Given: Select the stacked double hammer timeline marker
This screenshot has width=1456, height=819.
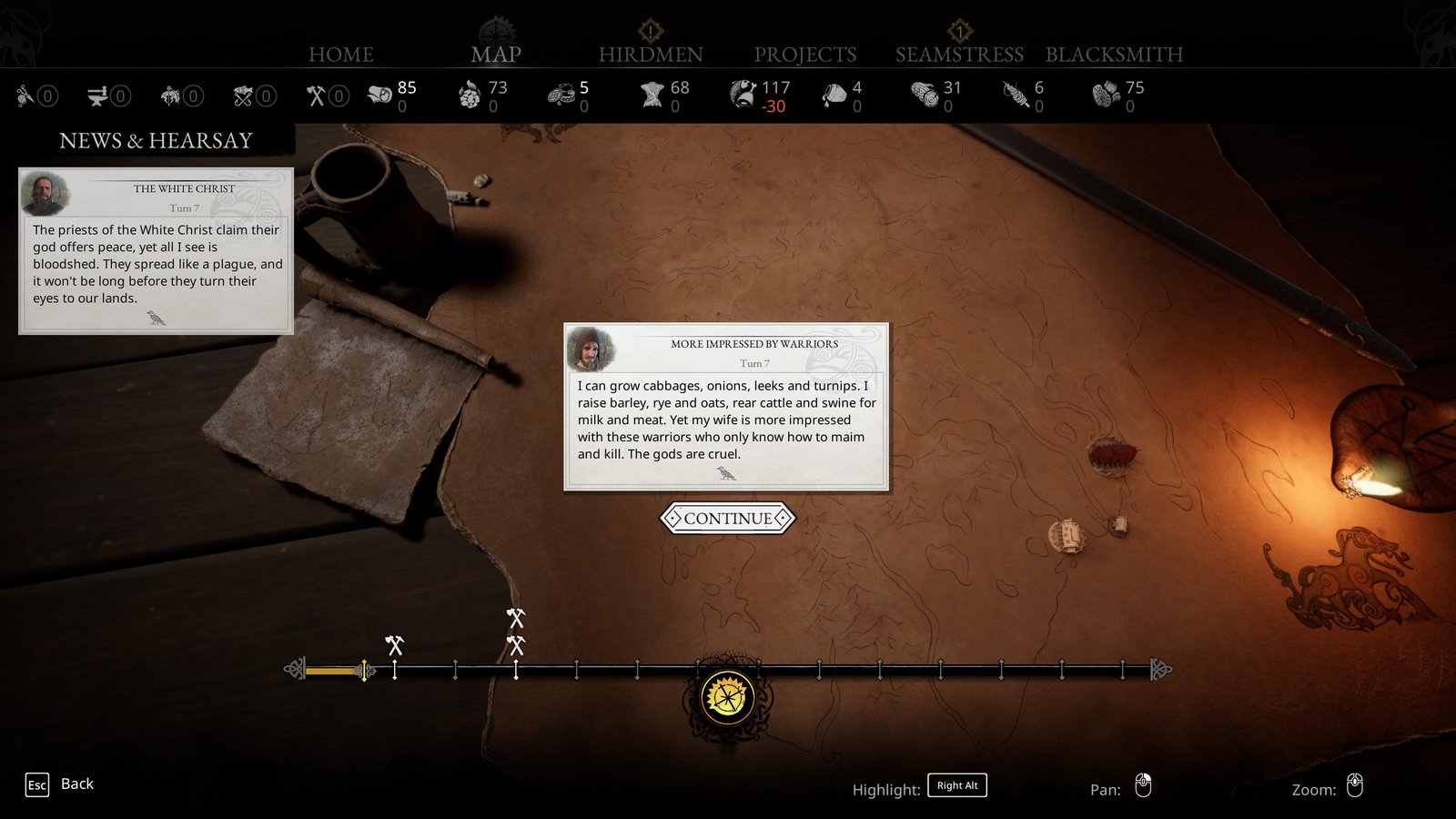Looking at the screenshot, I should coord(516,632).
